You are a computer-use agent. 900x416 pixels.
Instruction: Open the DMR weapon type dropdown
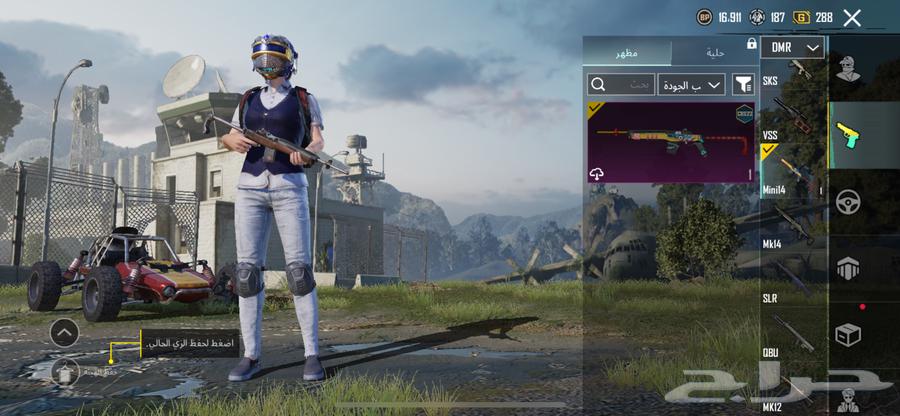792,47
